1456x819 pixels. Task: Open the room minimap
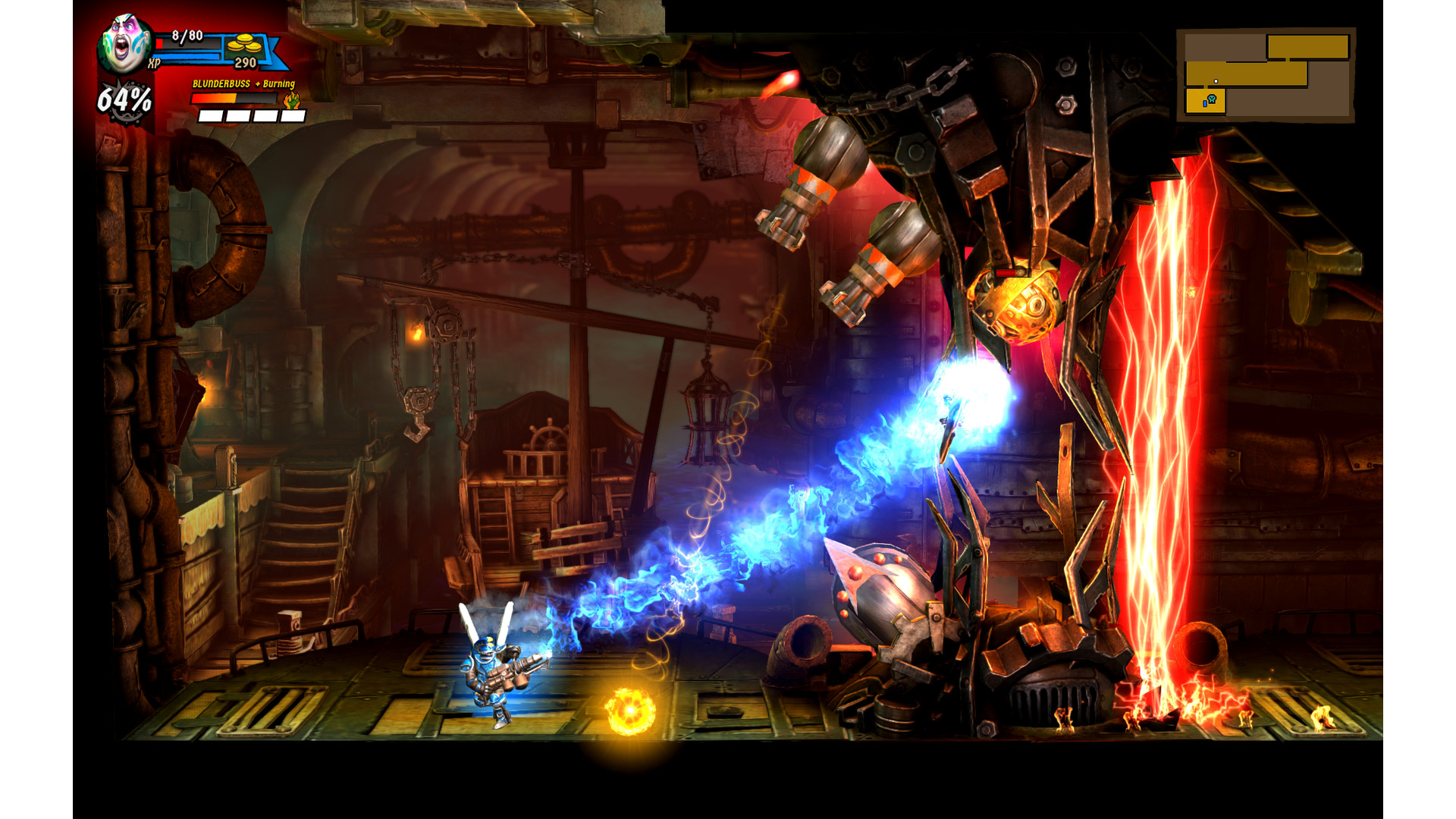1266,75
